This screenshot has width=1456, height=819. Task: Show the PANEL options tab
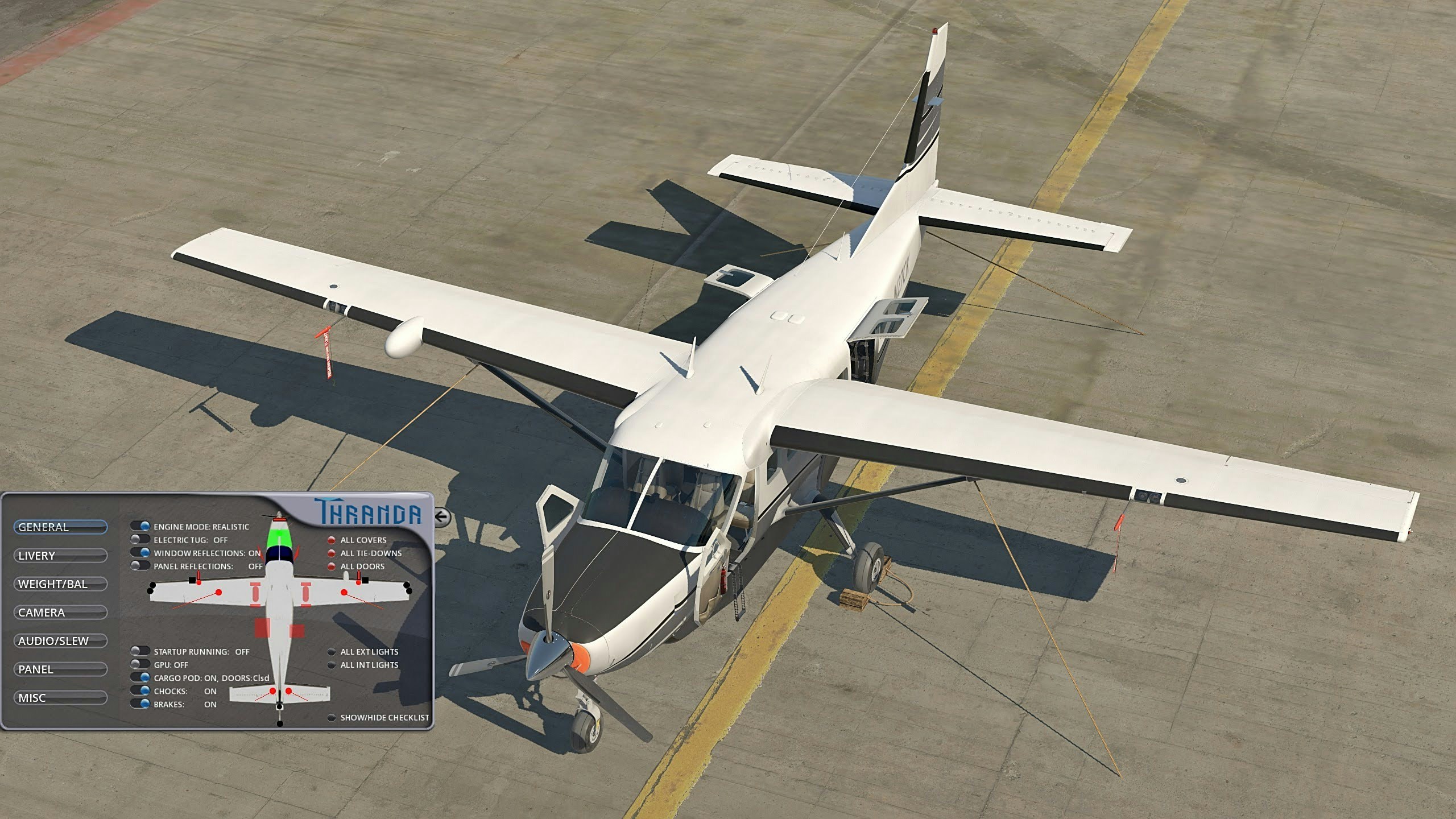(x=60, y=669)
